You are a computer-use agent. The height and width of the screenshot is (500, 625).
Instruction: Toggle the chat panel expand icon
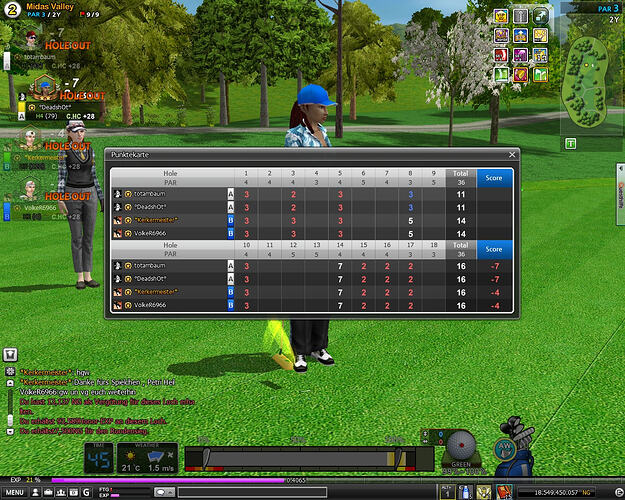tap(9, 354)
